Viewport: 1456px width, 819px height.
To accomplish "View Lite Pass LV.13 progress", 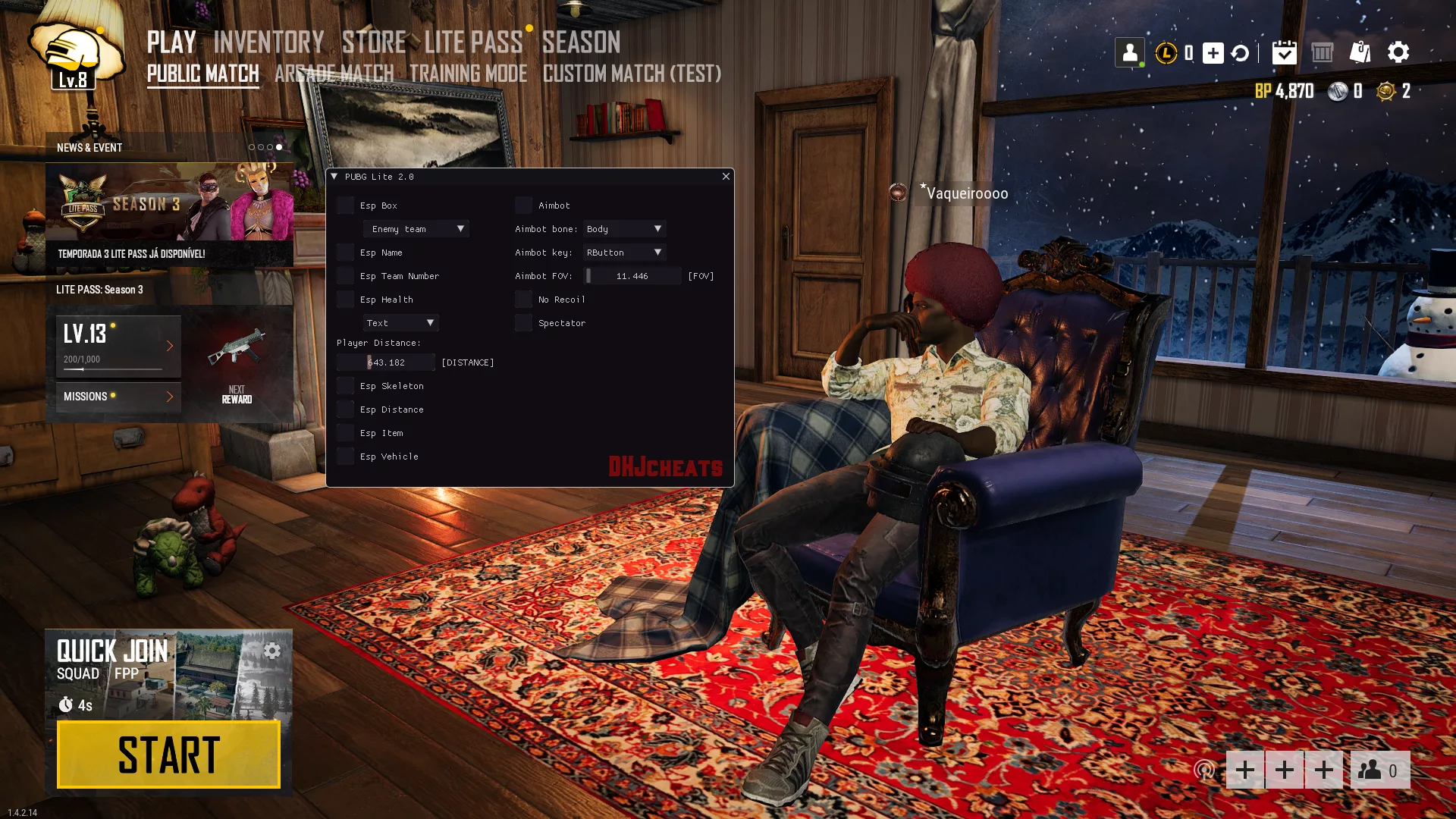I will (118, 346).
